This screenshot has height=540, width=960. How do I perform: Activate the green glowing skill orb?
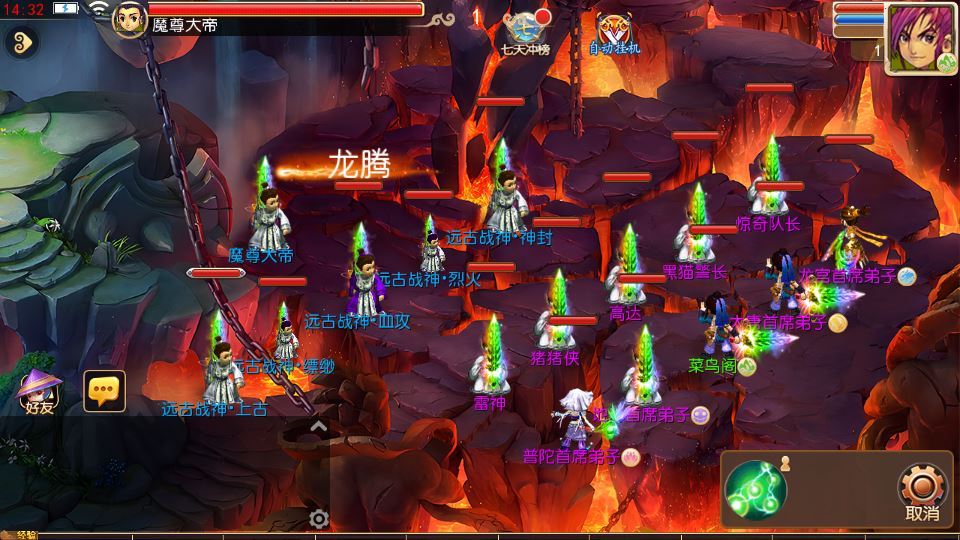[756, 490]
